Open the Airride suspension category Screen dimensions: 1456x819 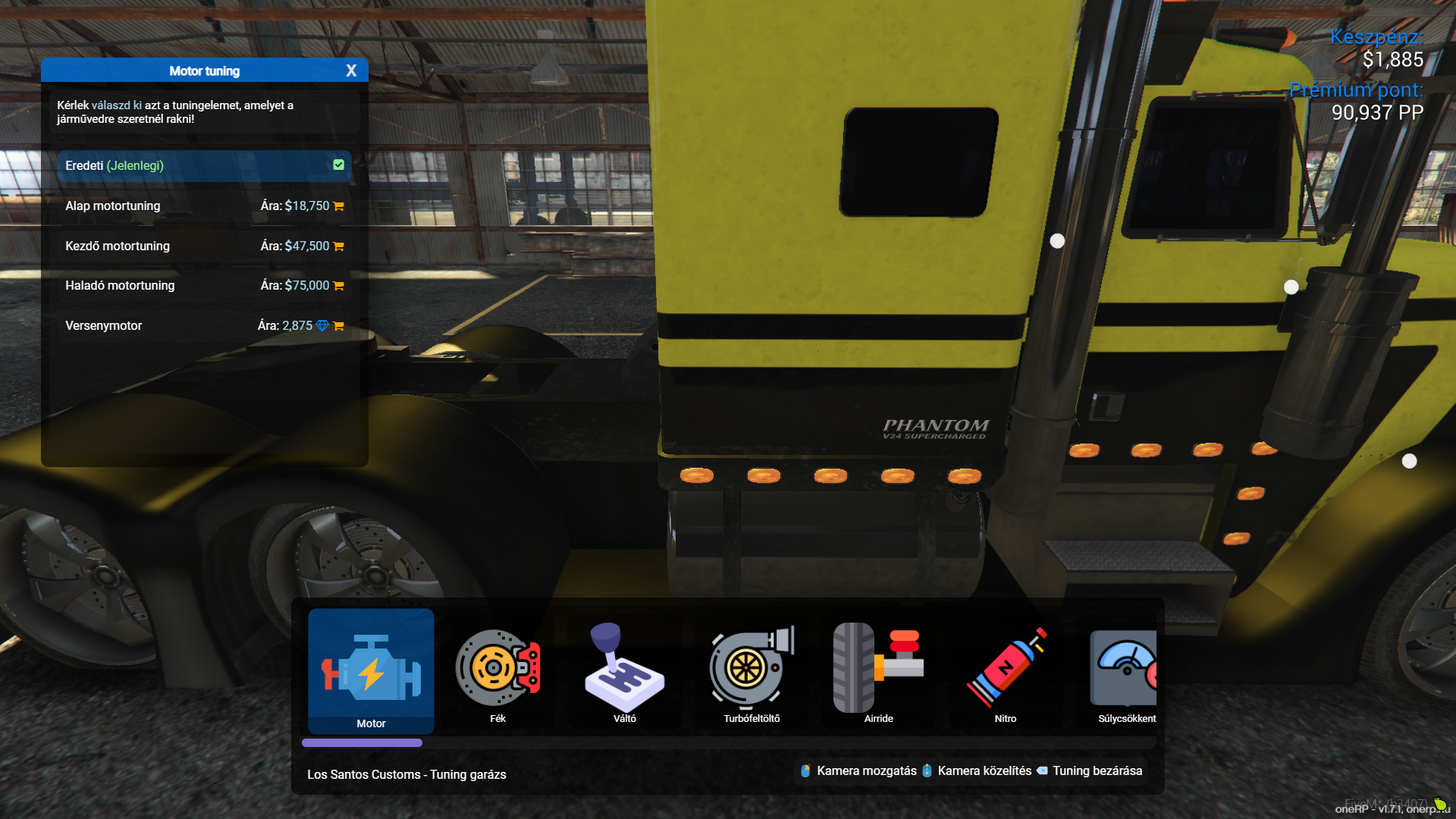pos(878,671)
